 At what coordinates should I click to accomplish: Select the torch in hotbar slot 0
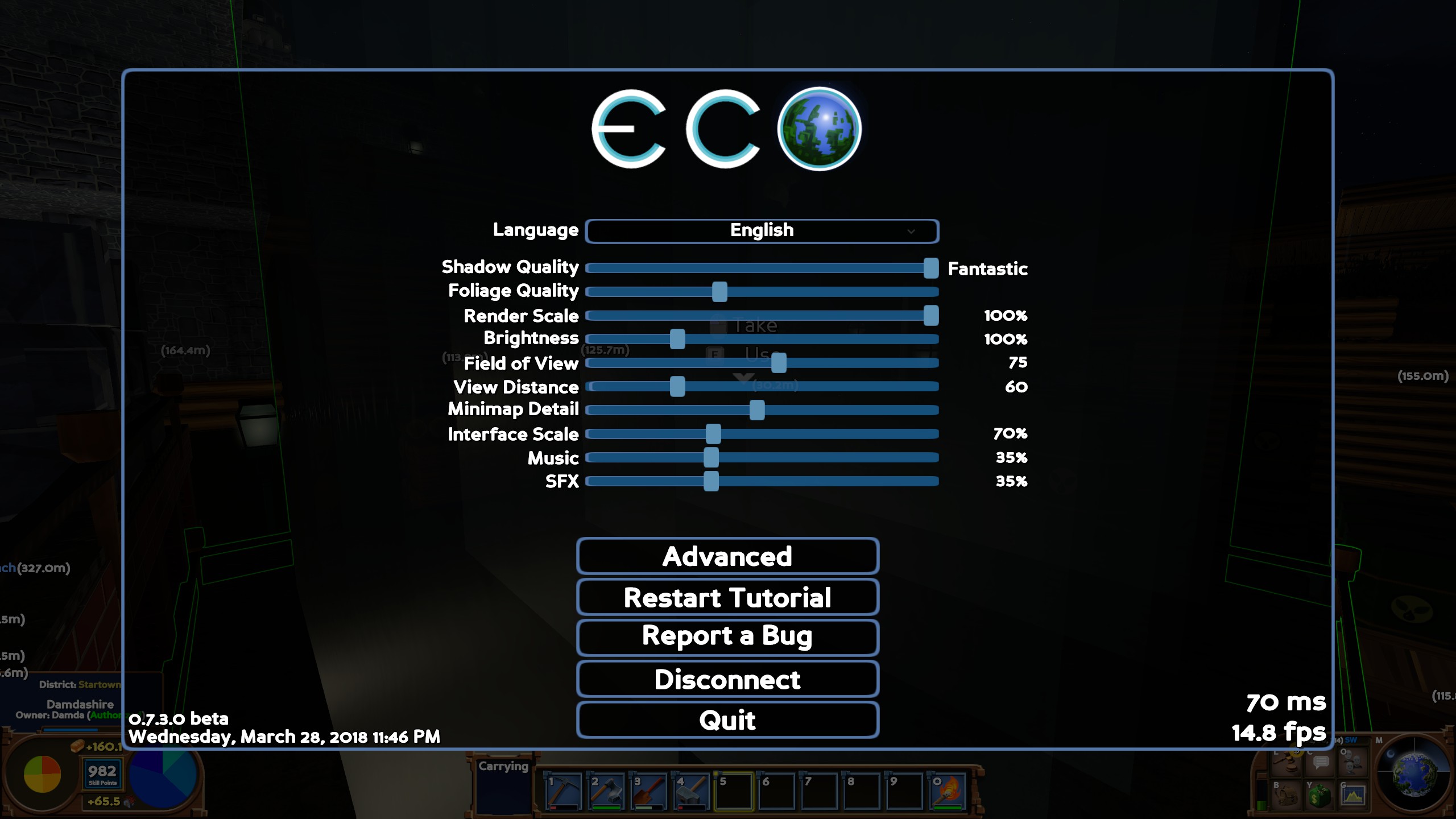click(950, 791)
